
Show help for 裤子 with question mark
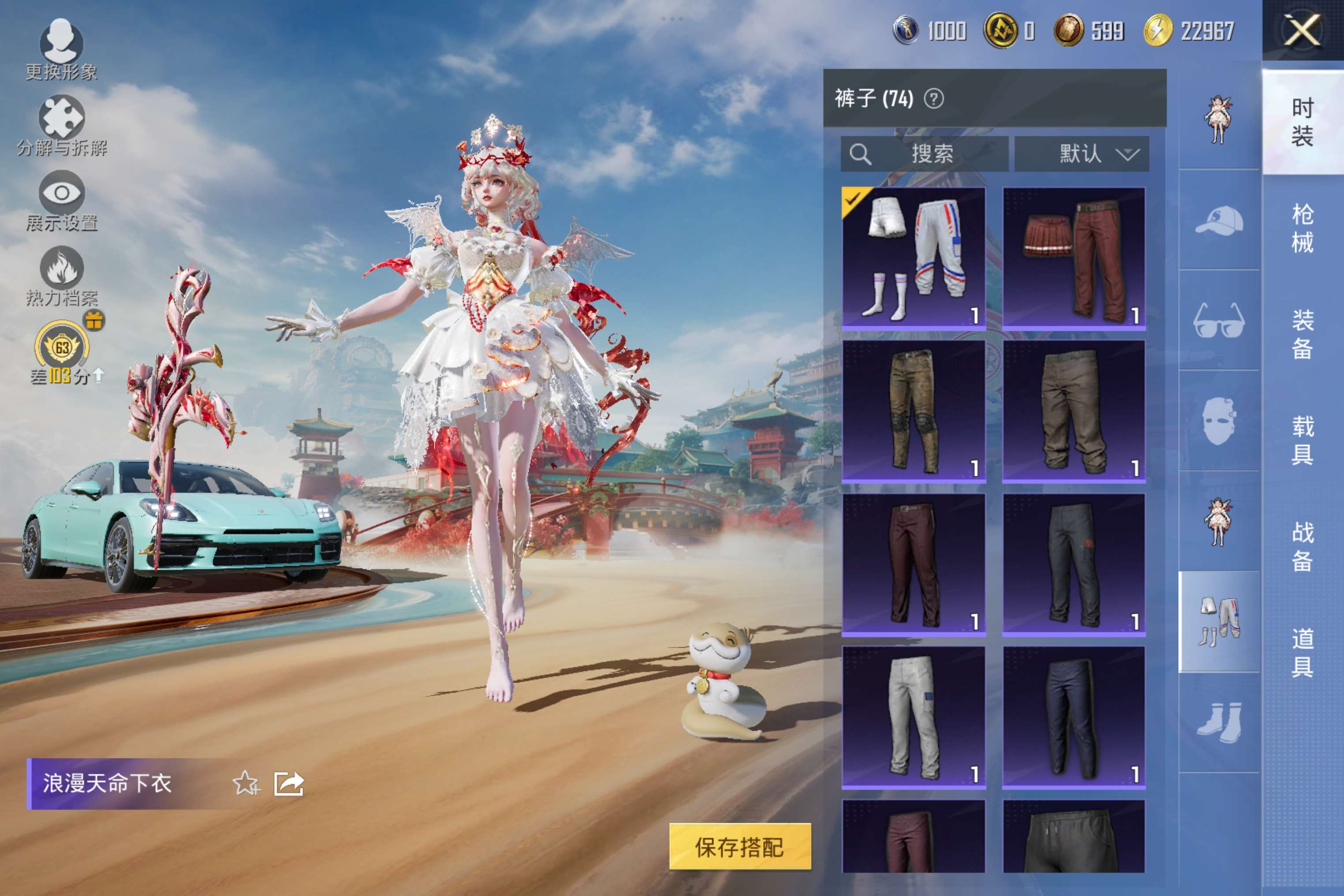click(934, 99)
